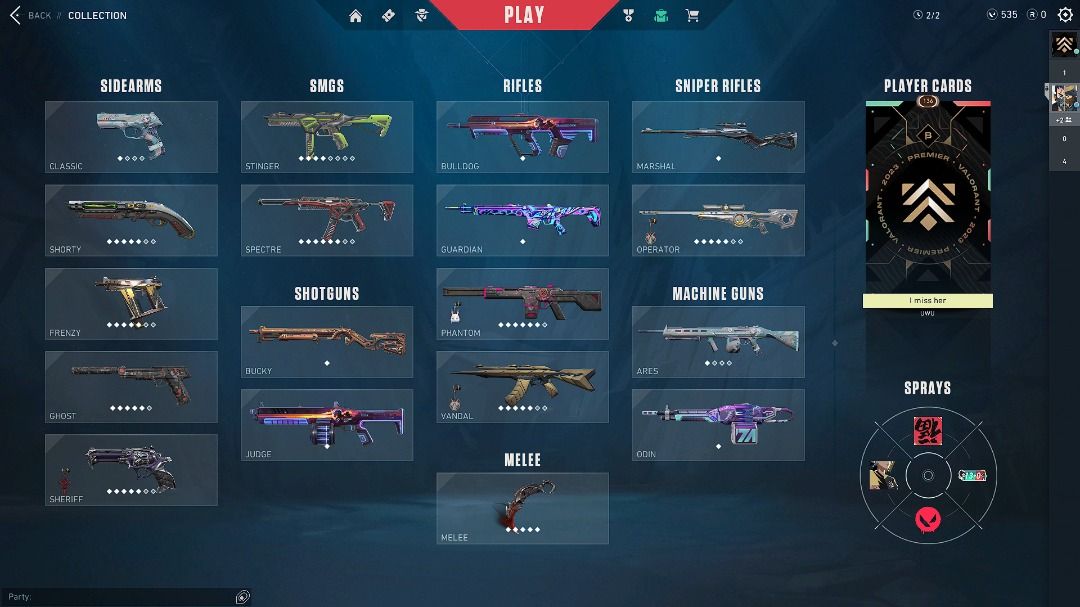The width and height of the screenshot is (1080, 607).
Task: Select the Stinger SMG slot
Action: pos(327,137)
